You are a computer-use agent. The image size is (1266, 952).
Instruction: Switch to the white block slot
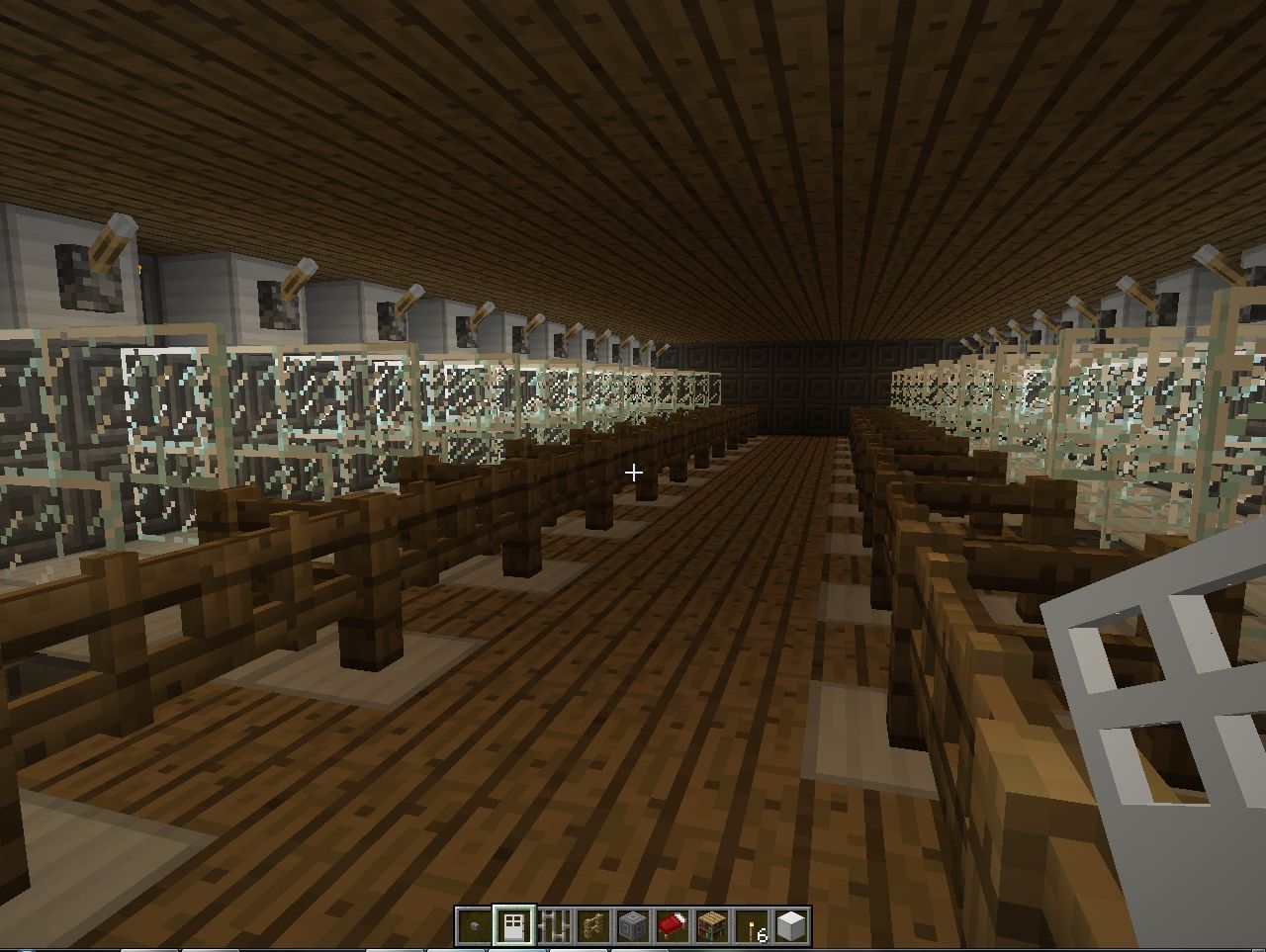[792, 926]
